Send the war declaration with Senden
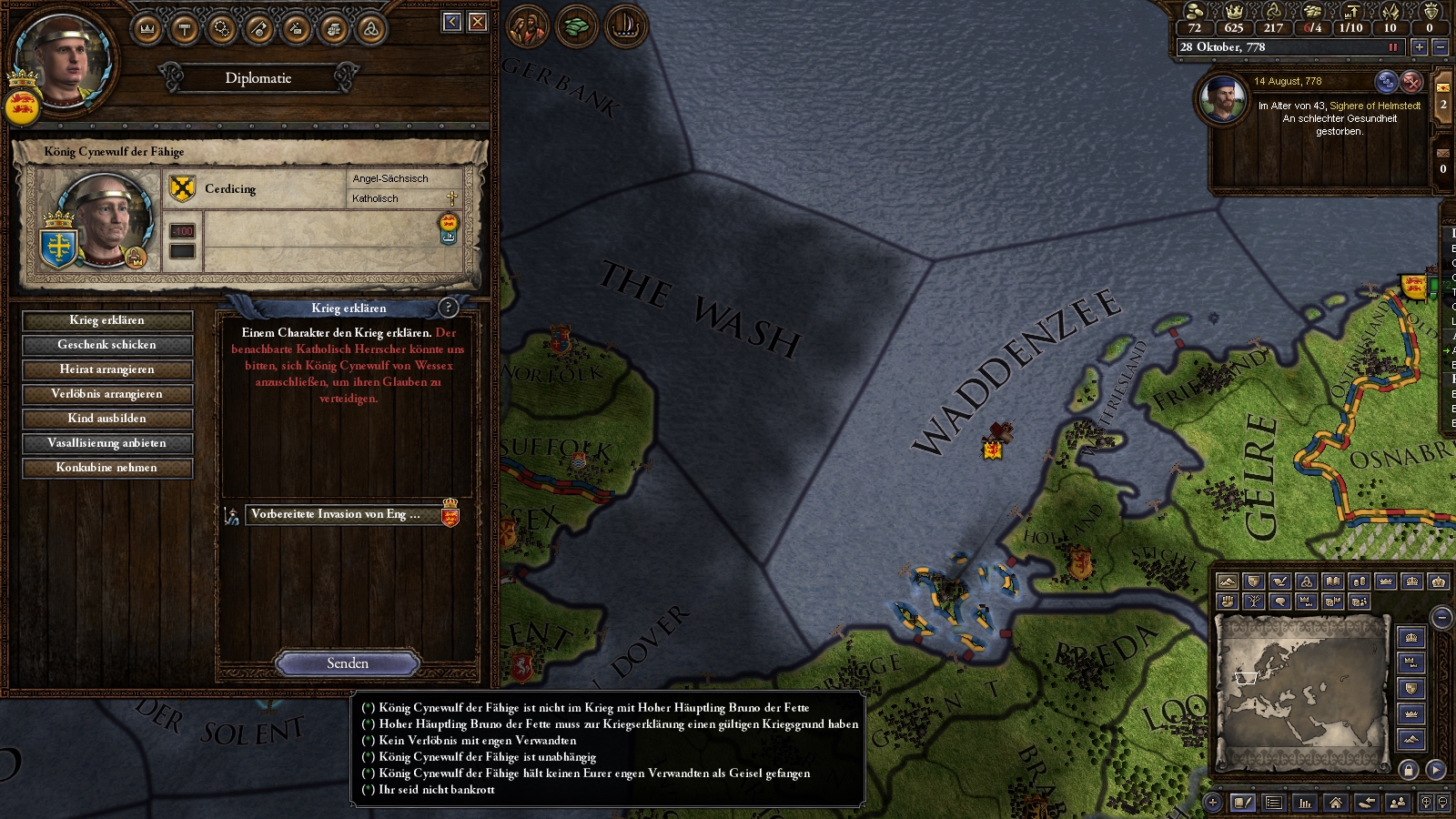Image resolution: width=1456 pixels, height=819 pixels. click(348, 663)
